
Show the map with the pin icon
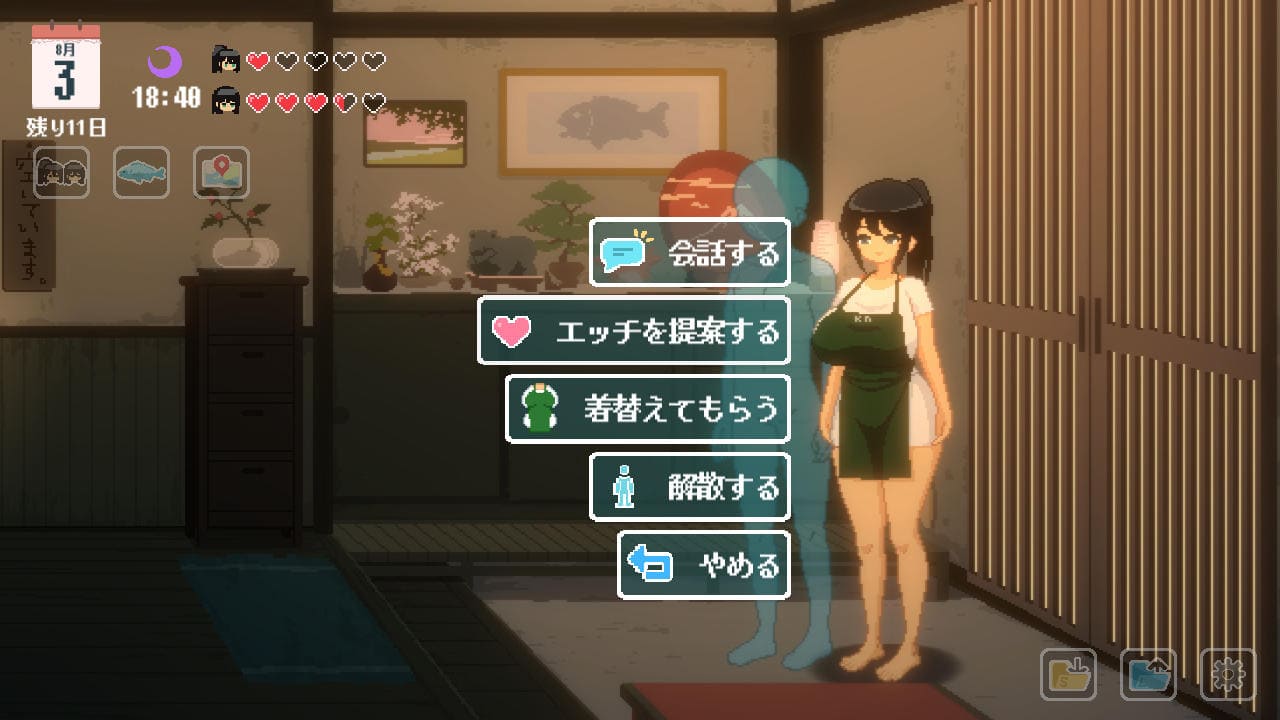pyautogui.click(x=221, y=173)
